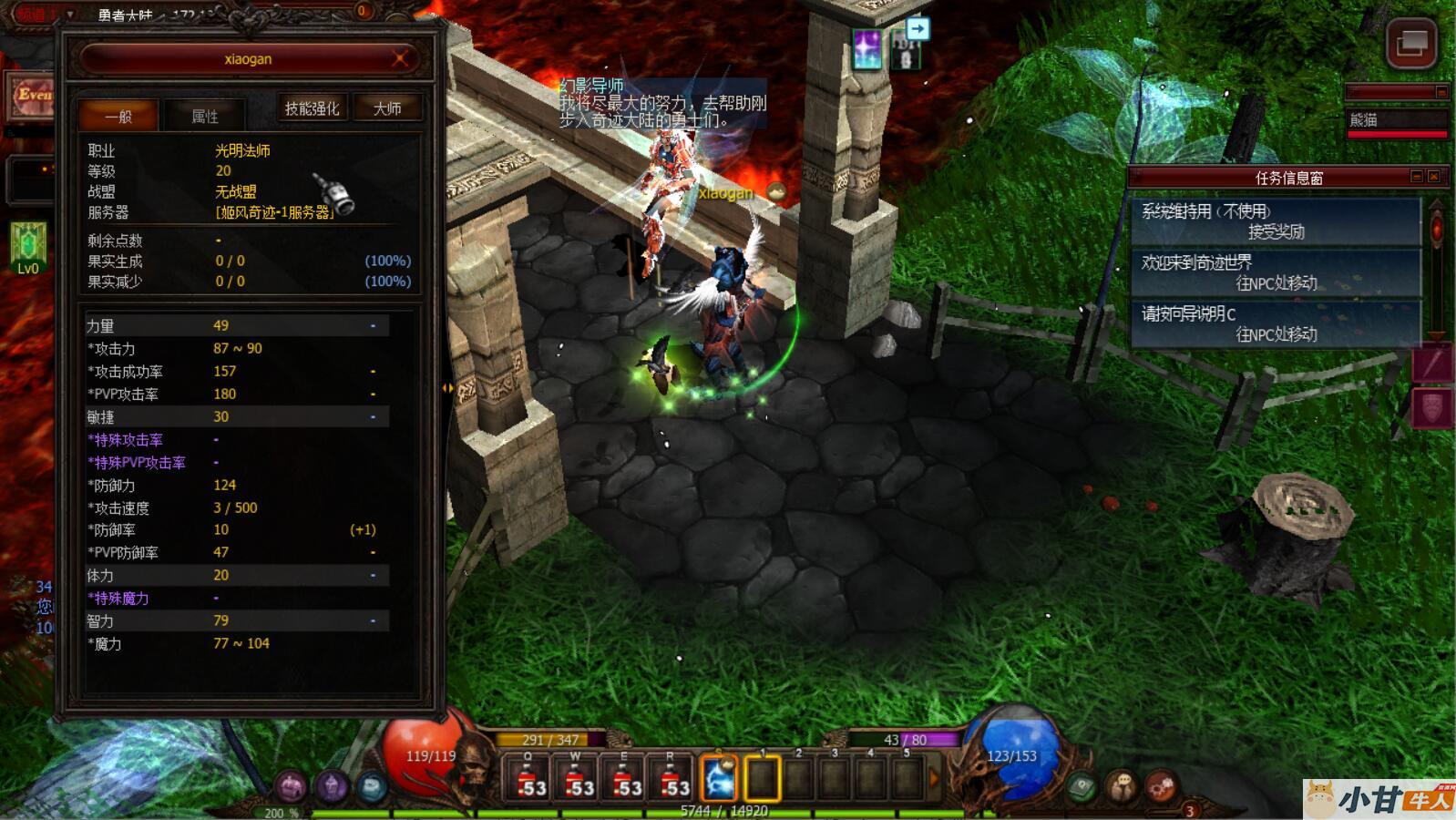Close the 任务信息窗 quest window
Viewport: 1456px width, 820px height.
1434,177
